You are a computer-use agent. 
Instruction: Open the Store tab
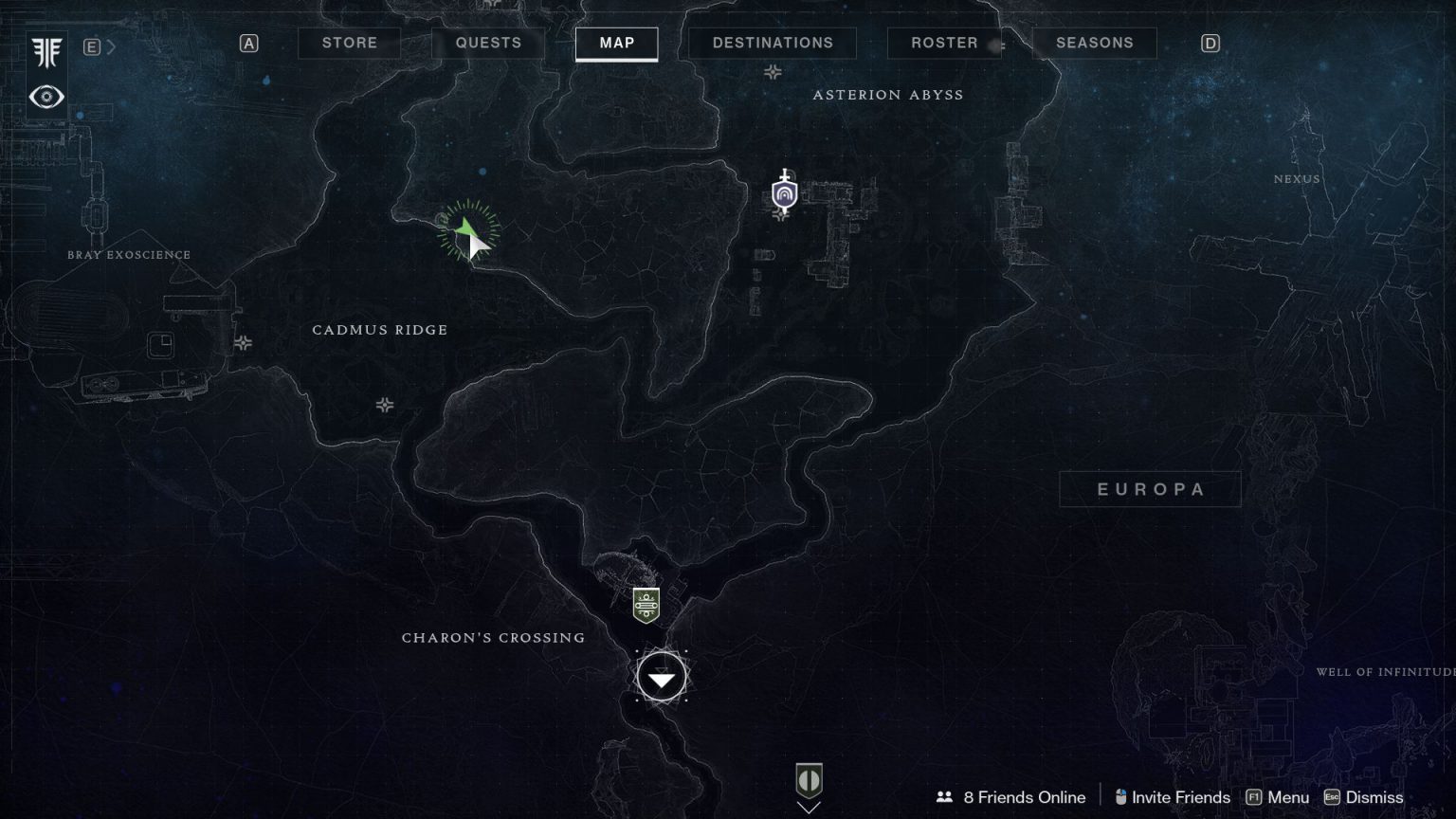[349, 43]
